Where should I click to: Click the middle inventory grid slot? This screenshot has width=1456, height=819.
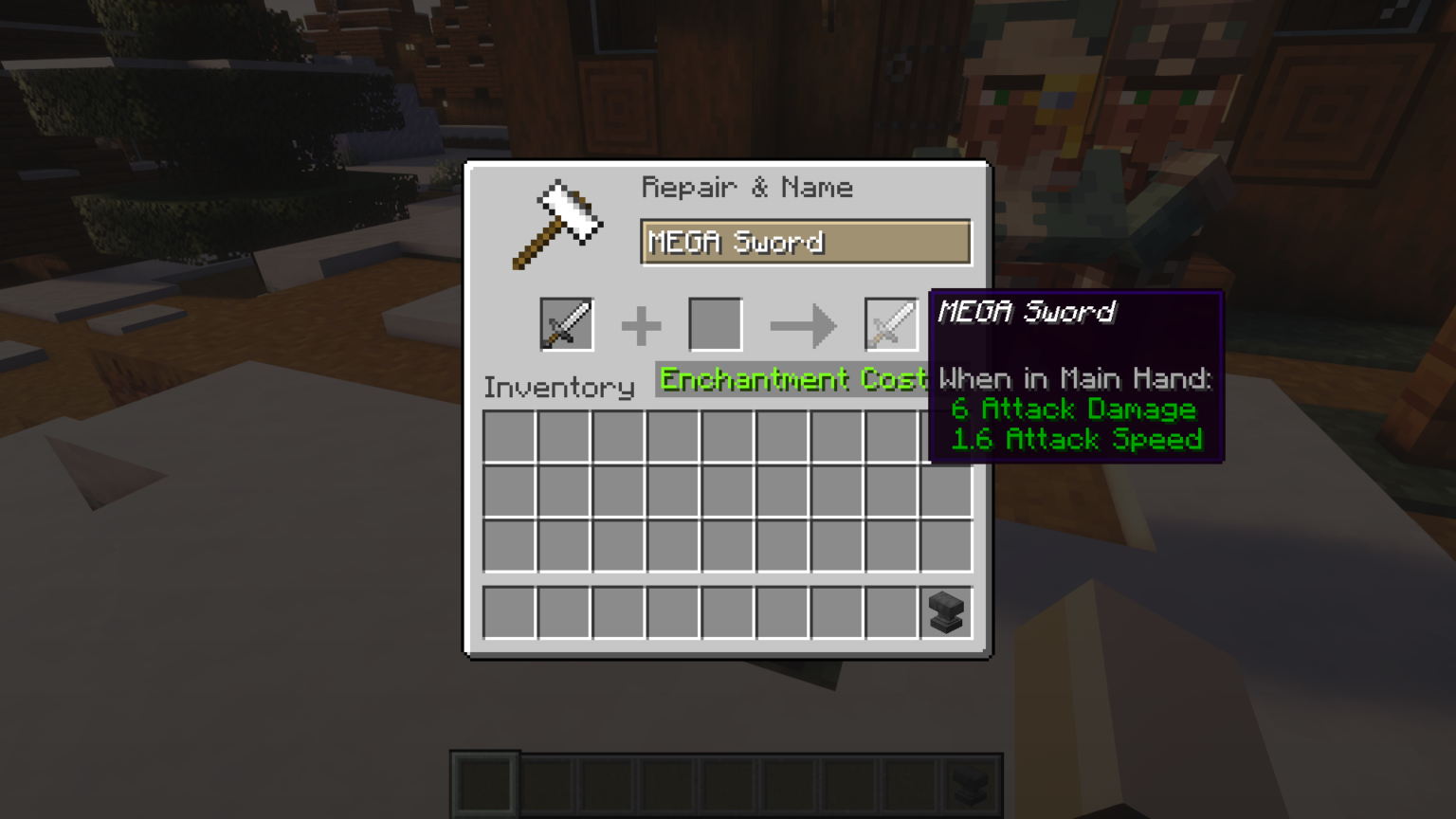click(727, 490)
